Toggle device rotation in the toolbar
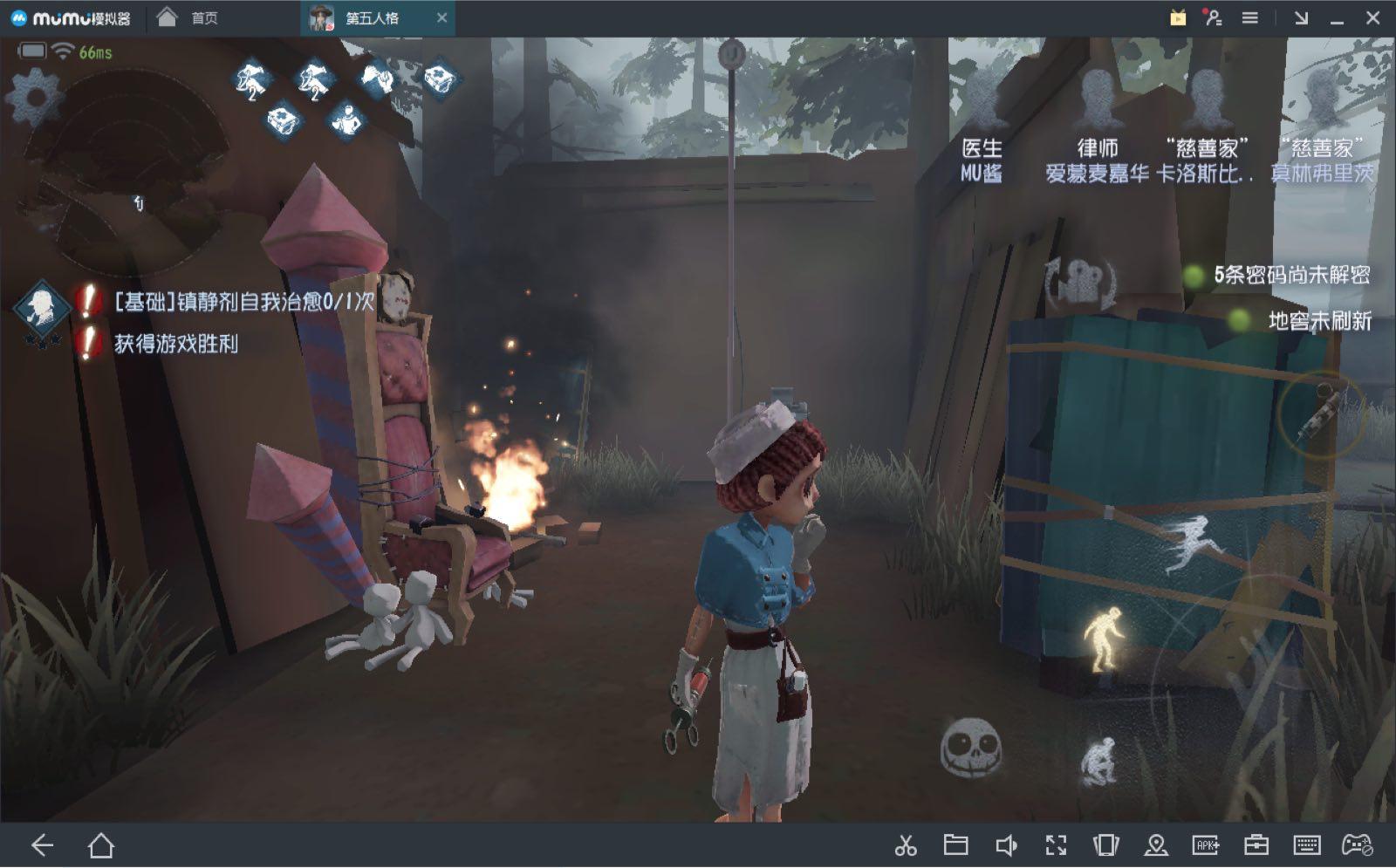1396x868 pixels. tap(1106, 844)
